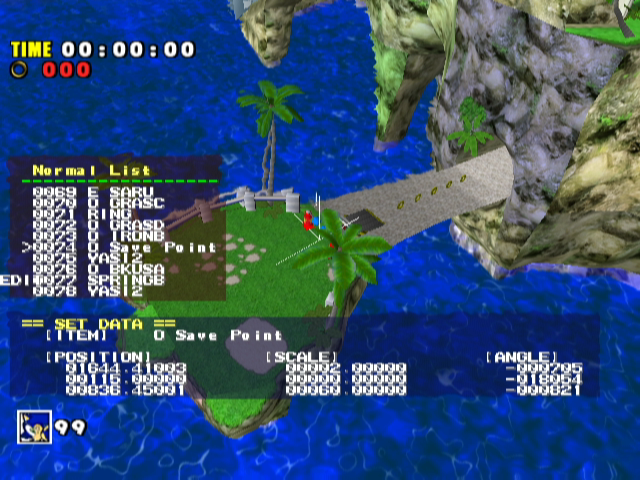The image size is (640, 480).
Task: Select the first ANGLE value in SET DATA
Action: point(544,368)
